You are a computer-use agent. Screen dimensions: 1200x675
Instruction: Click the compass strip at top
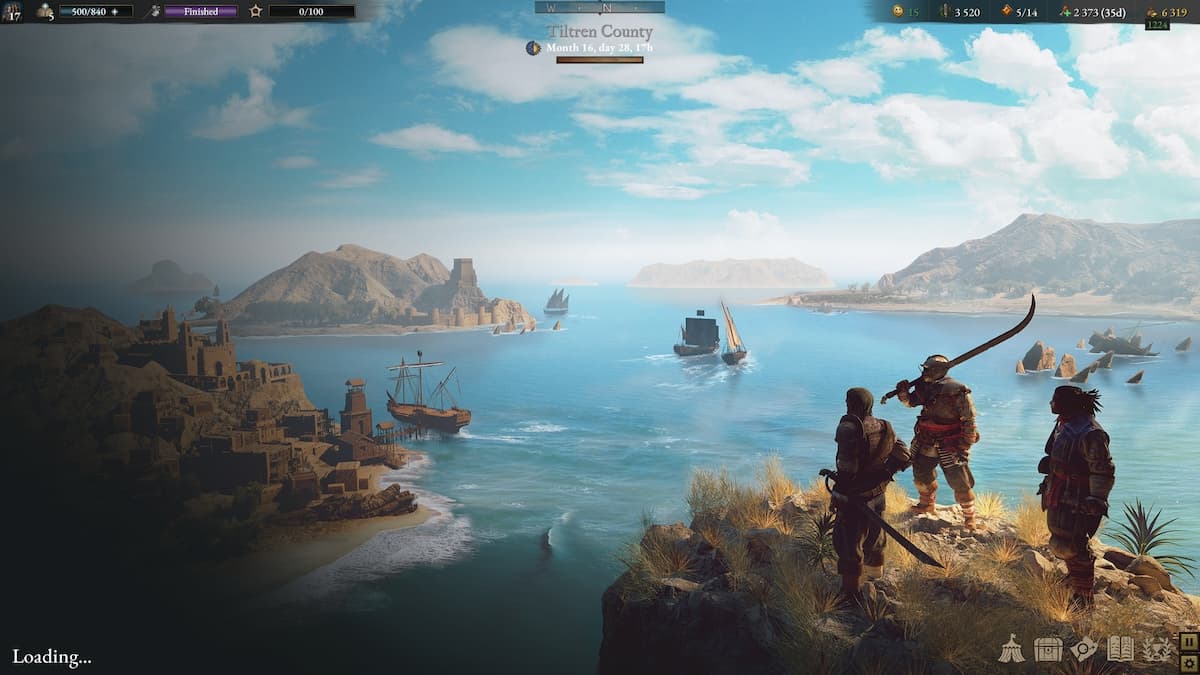599,7
